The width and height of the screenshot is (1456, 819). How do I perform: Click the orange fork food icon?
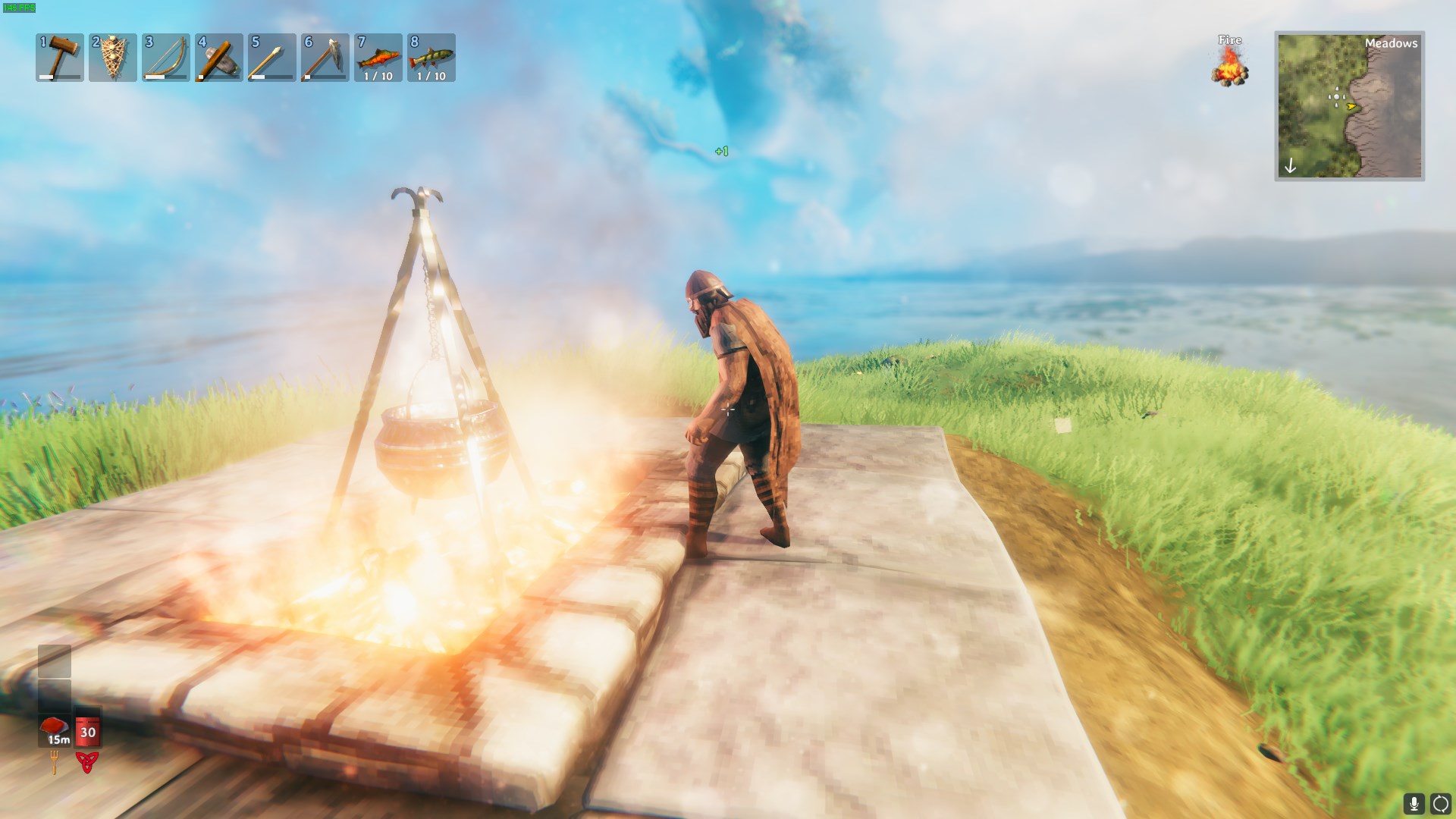55,761
